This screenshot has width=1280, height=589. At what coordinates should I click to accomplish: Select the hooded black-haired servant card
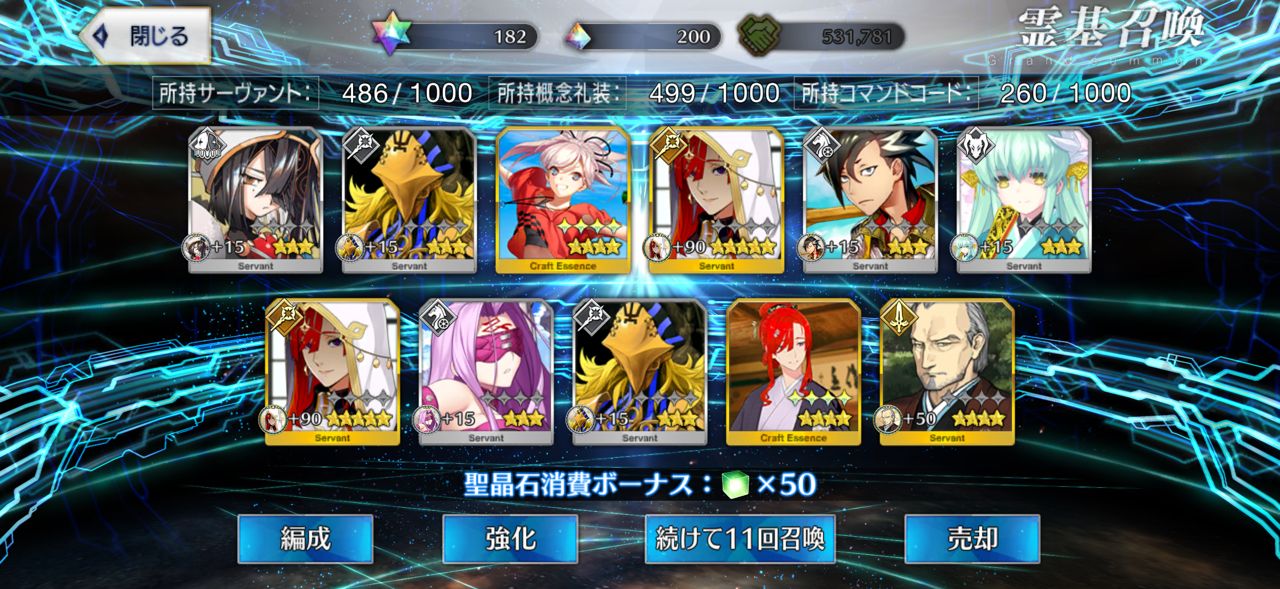[x=255, y=200]
